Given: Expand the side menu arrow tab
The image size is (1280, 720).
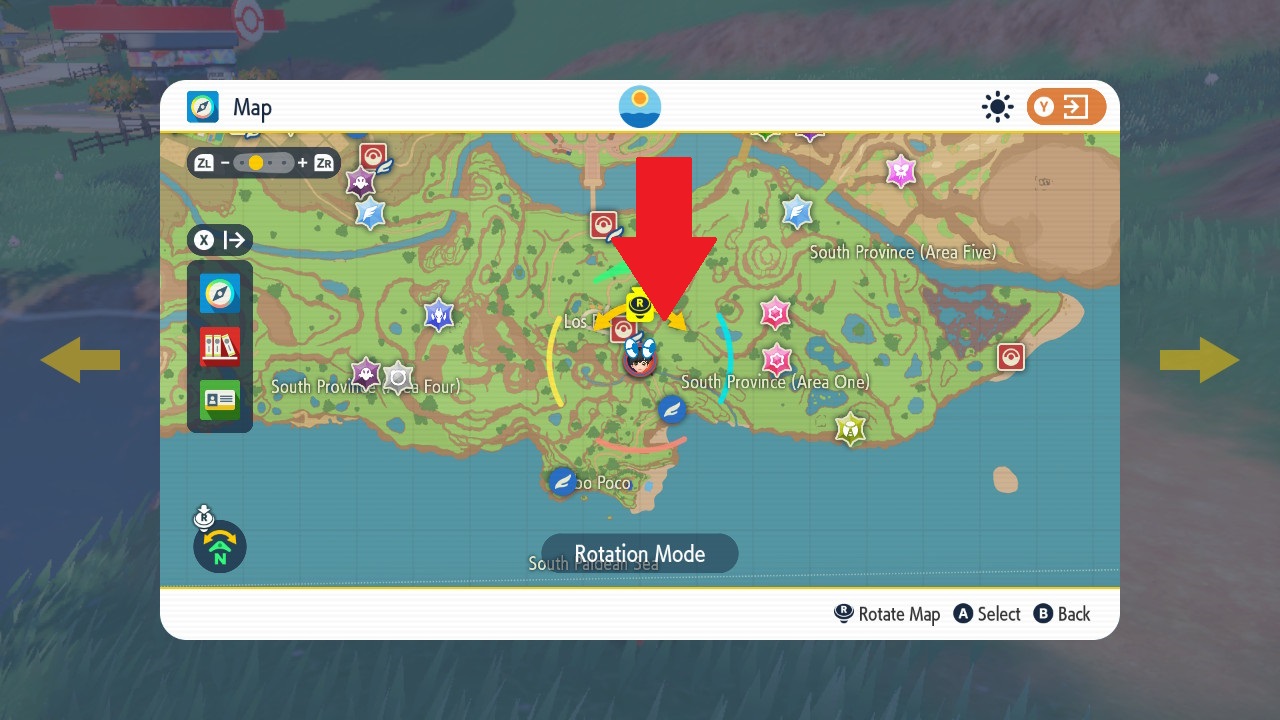Looking at the screenshot, I should [x=220, y=240].
